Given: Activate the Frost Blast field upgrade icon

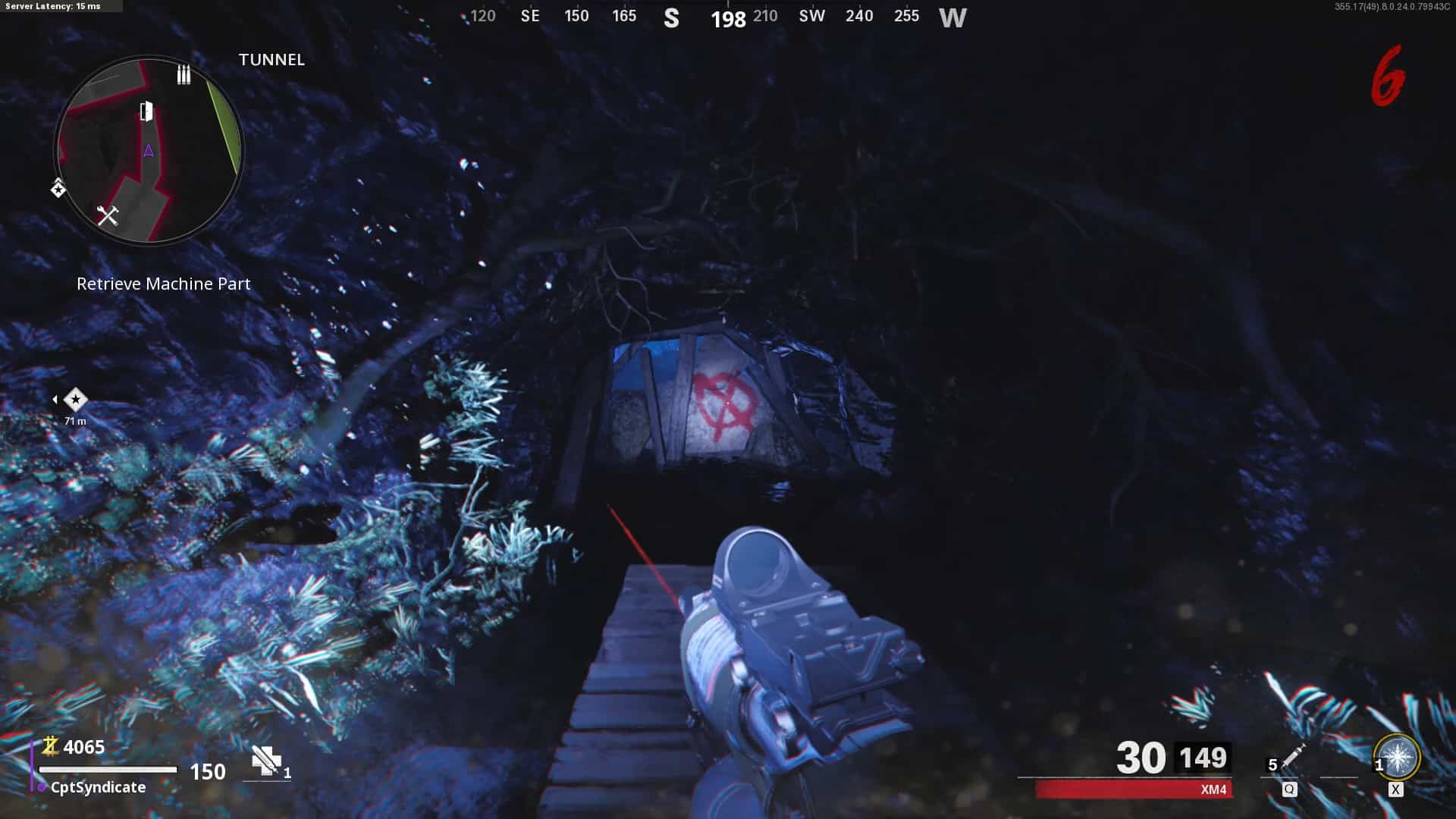Looking at the screenshot, I should (1397, 757).
